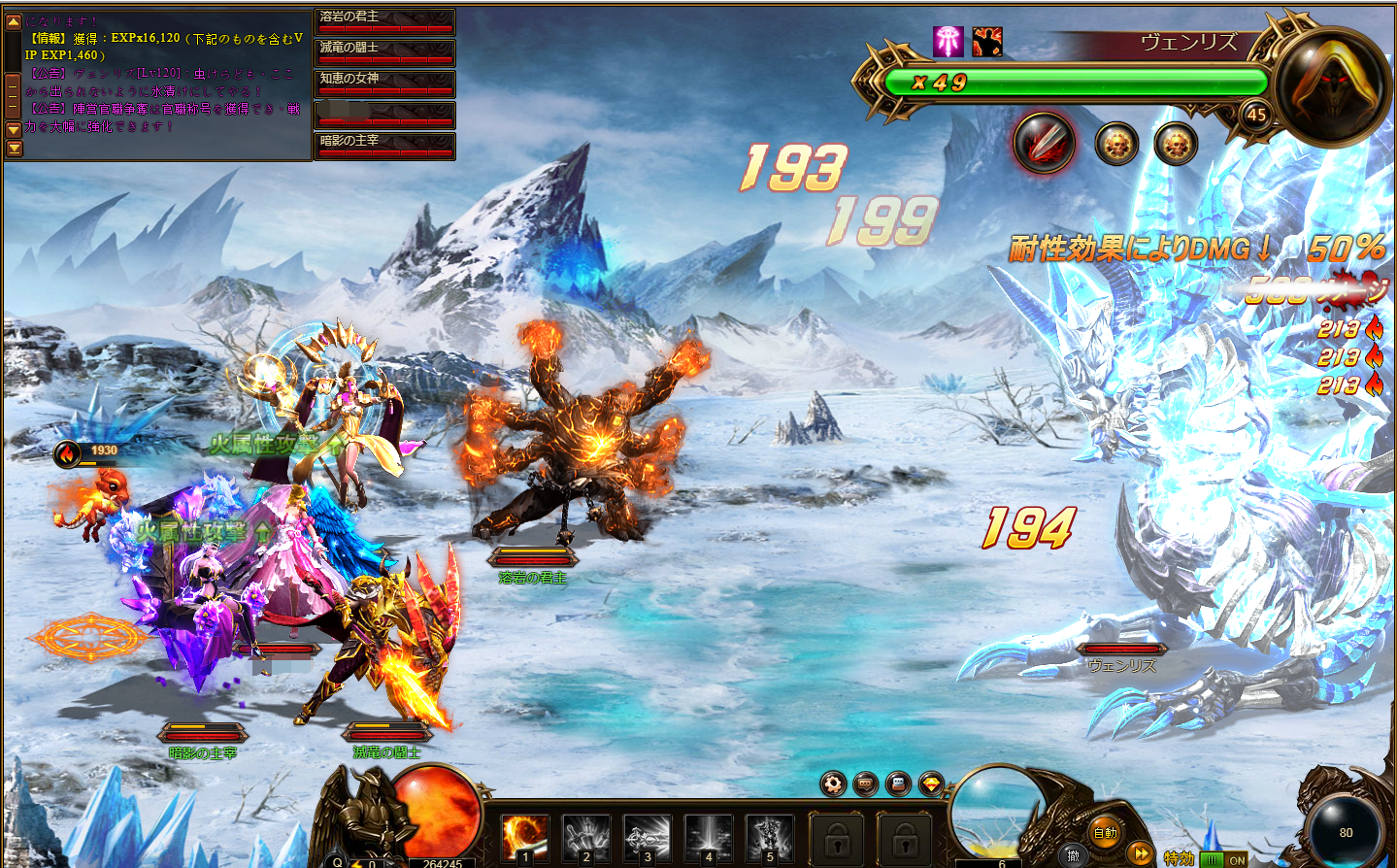Screen dimensions: 1397x868
Task: Activate the armored warrior skill in slot 5
Action: 770,836
